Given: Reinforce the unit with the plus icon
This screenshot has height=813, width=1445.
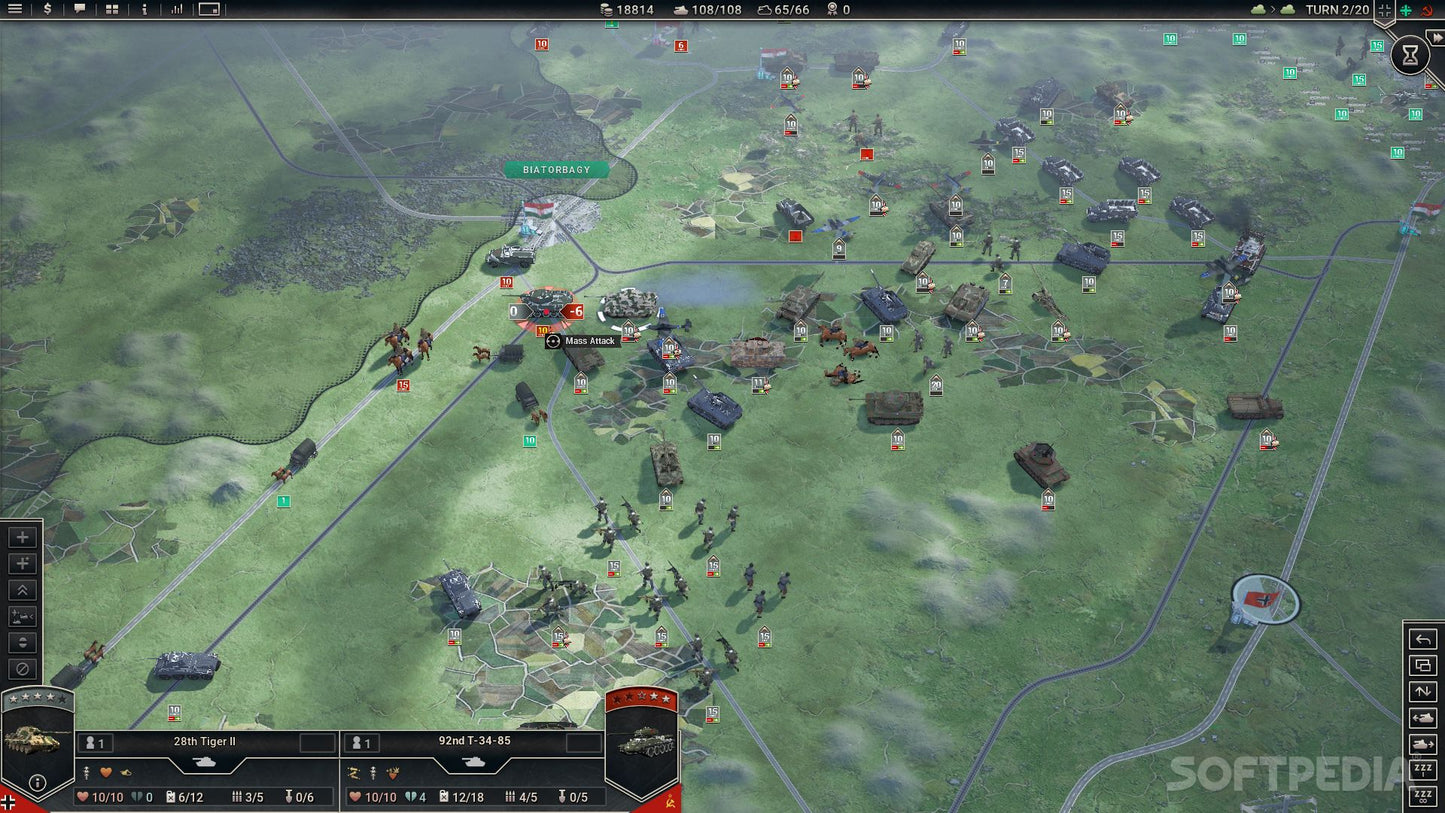Looking at the screenshot, I should coord(22,537).
